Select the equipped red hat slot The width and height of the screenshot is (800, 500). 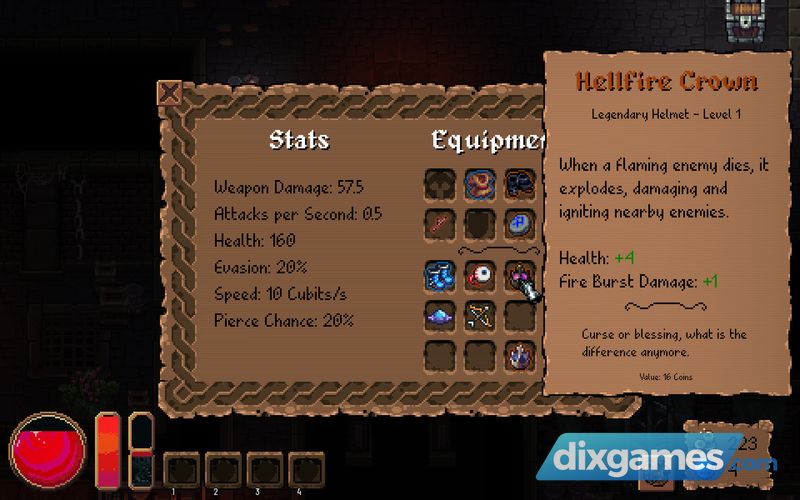[479, 184]
